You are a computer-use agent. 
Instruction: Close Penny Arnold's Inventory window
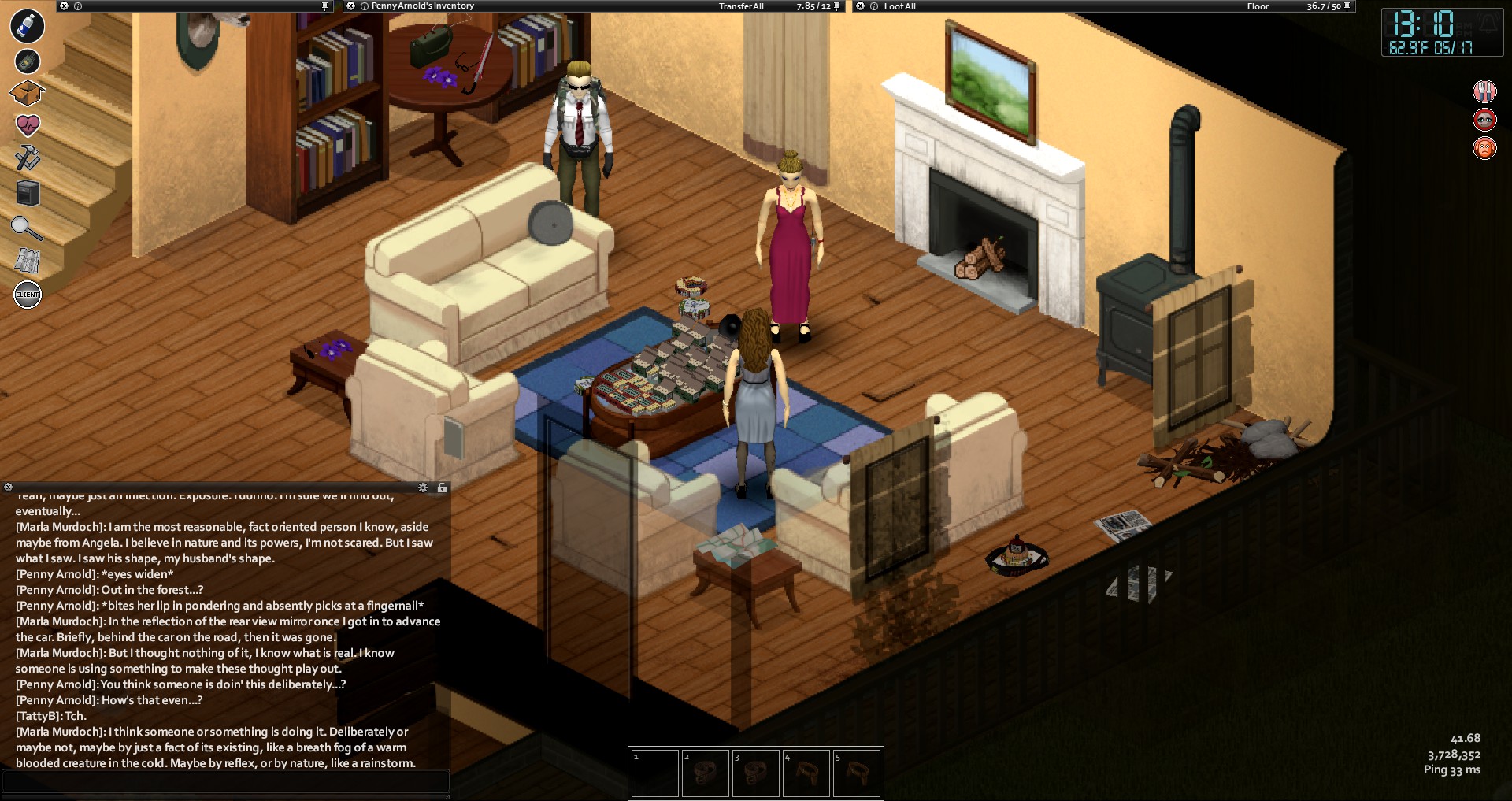[x=350, y=6]
